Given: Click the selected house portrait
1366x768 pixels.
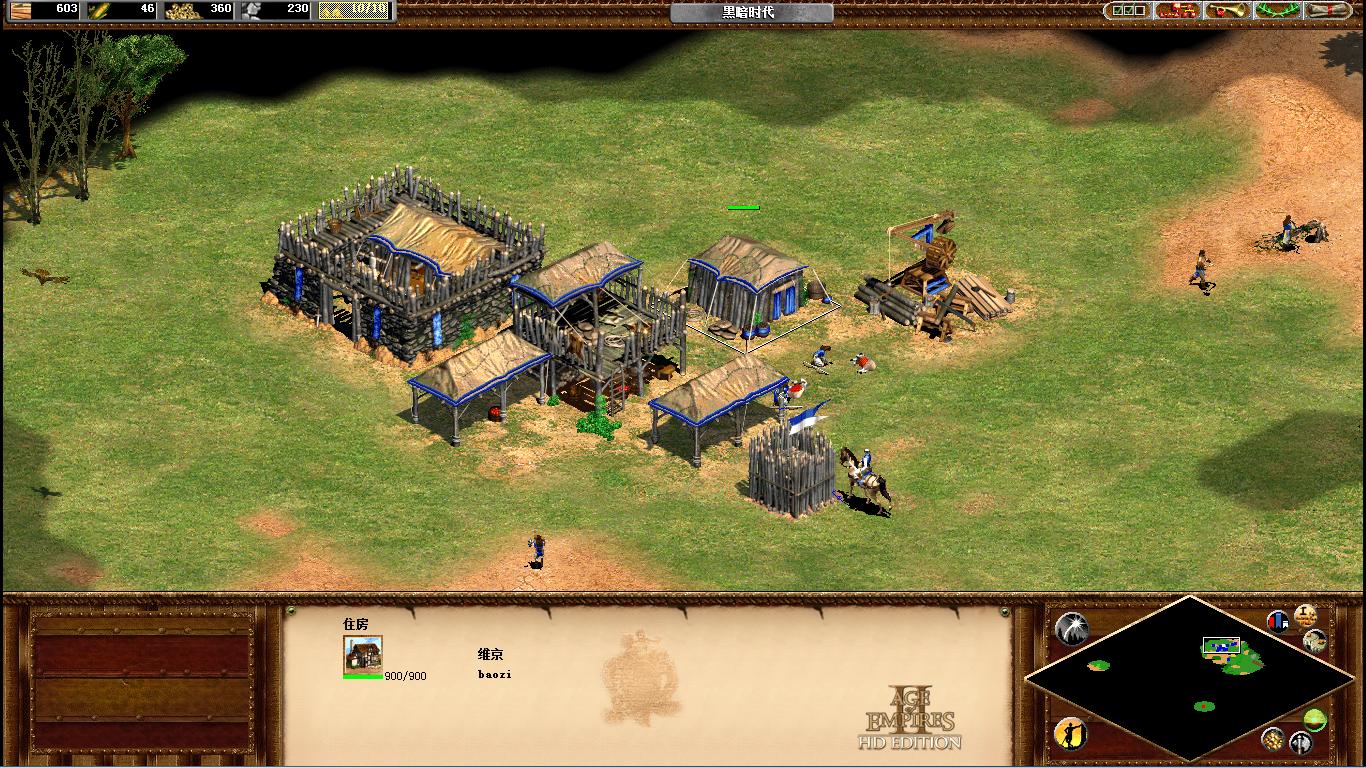Looking at the screenshot, I should 363,654.
